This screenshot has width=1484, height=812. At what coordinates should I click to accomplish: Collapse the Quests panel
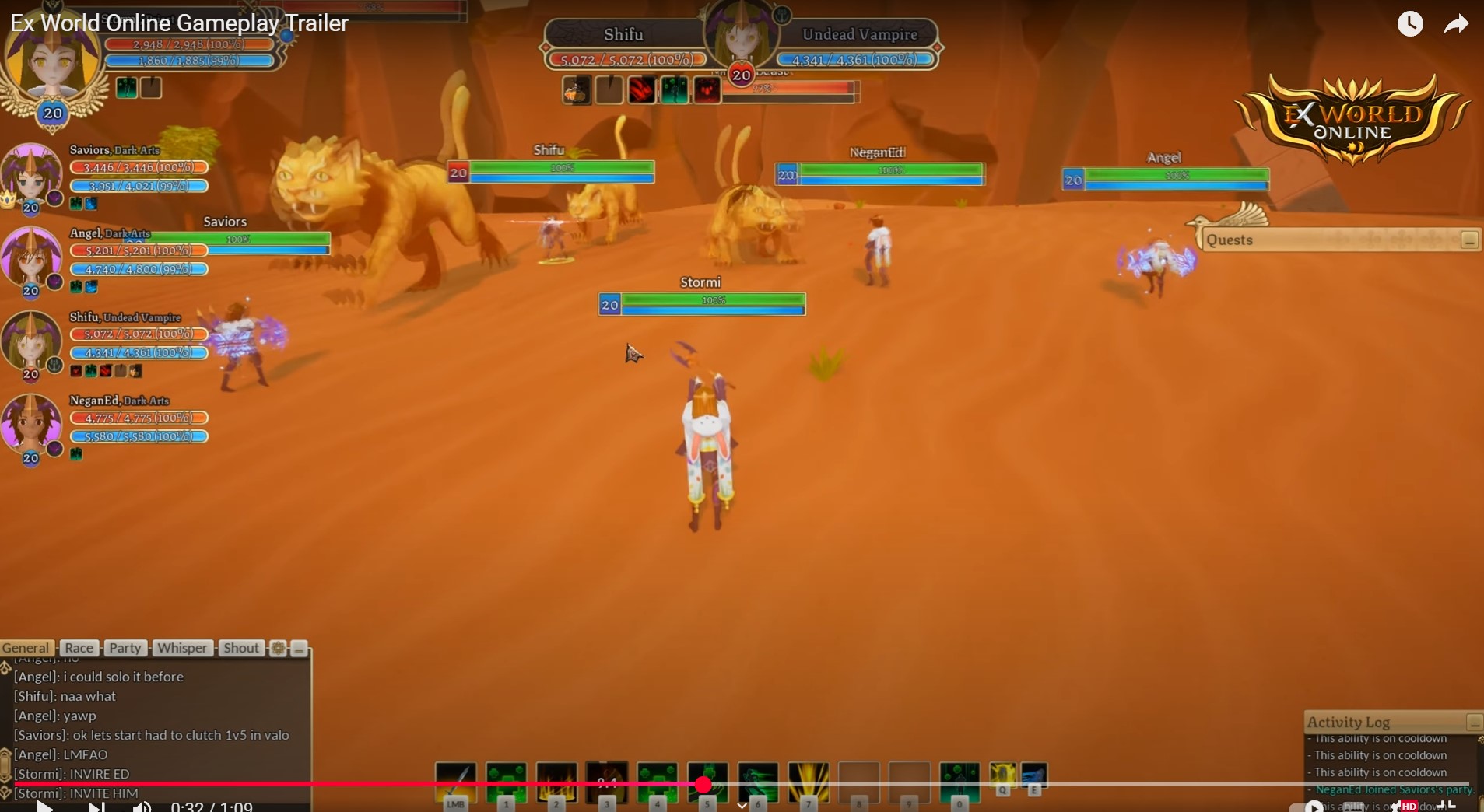coord(1469,240)
